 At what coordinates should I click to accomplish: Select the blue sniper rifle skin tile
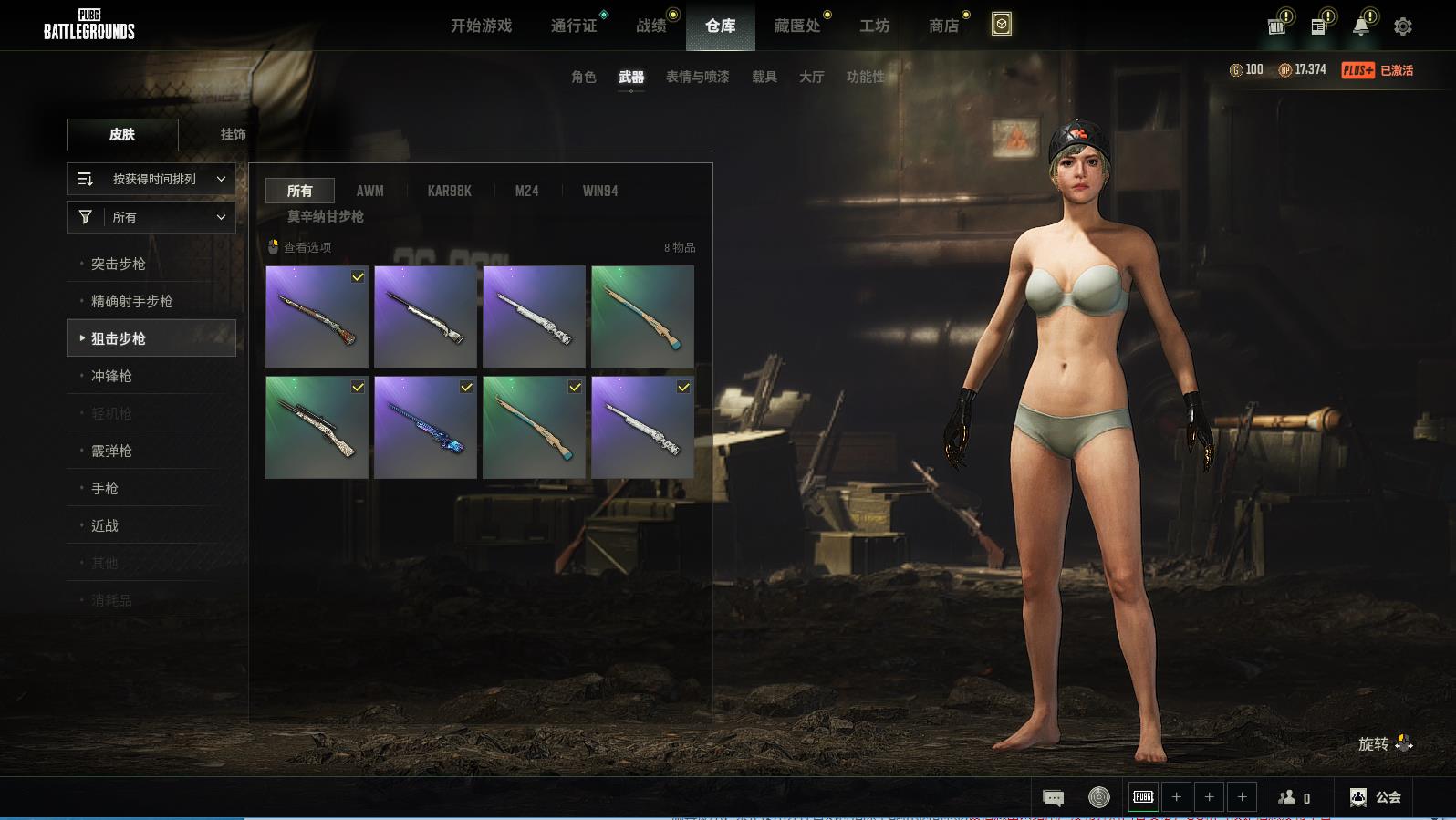[425, 428]
